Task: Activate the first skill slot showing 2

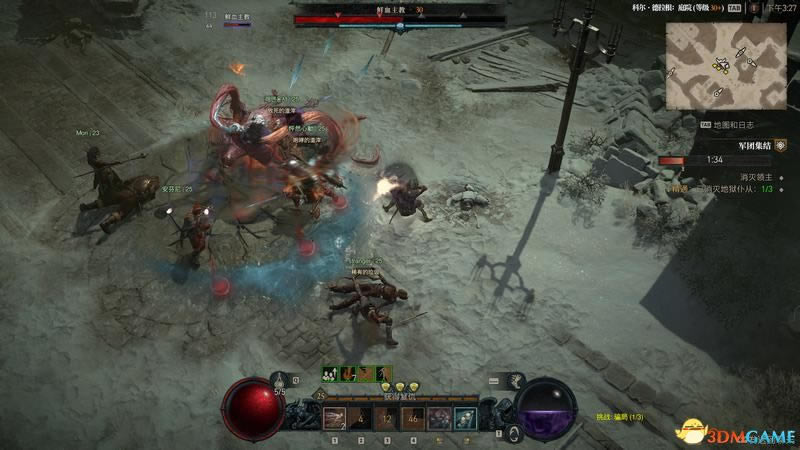Action: pyautogui.click(x=335, y=418)
